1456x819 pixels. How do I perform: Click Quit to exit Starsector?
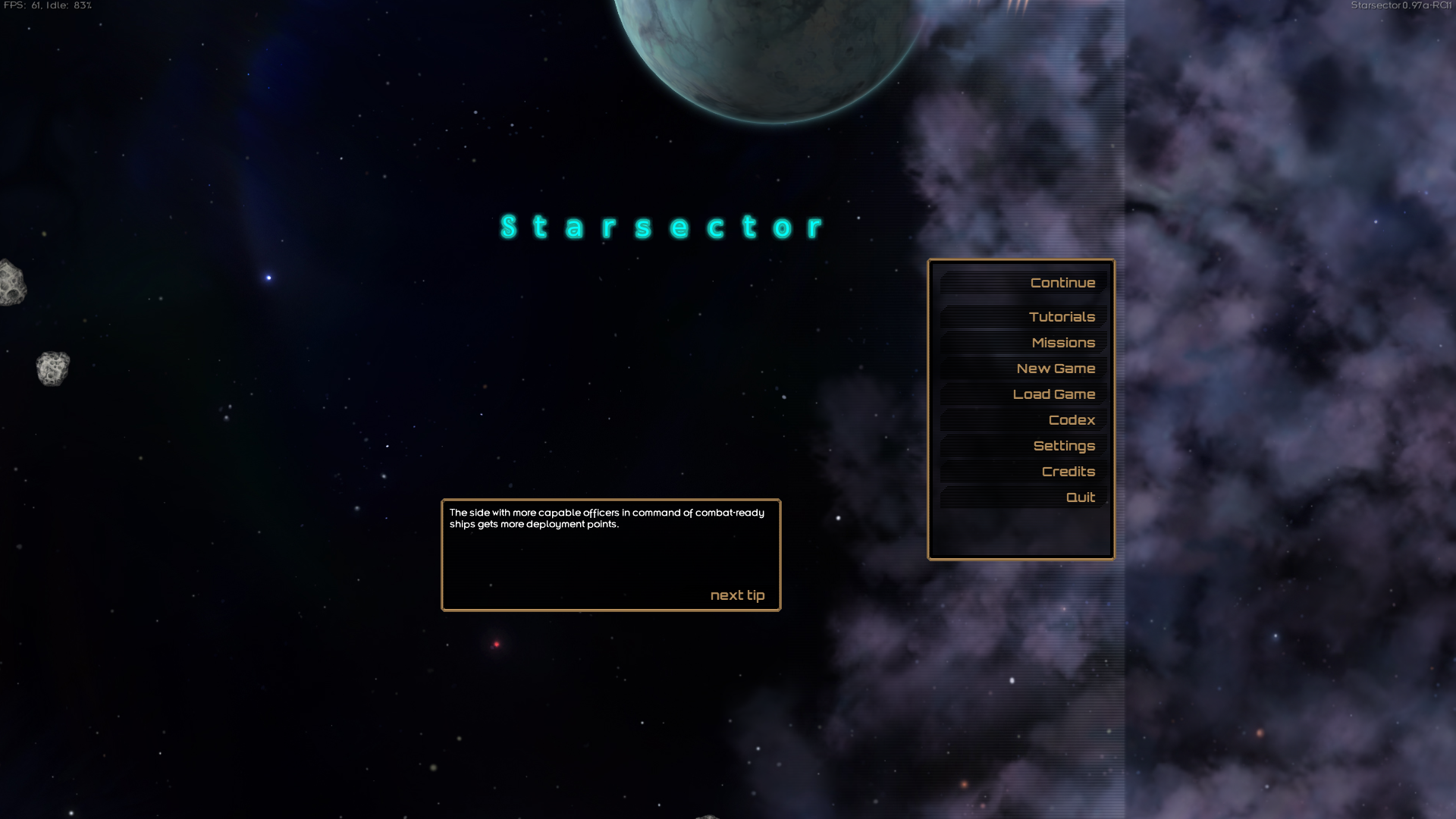point(1080,497)
